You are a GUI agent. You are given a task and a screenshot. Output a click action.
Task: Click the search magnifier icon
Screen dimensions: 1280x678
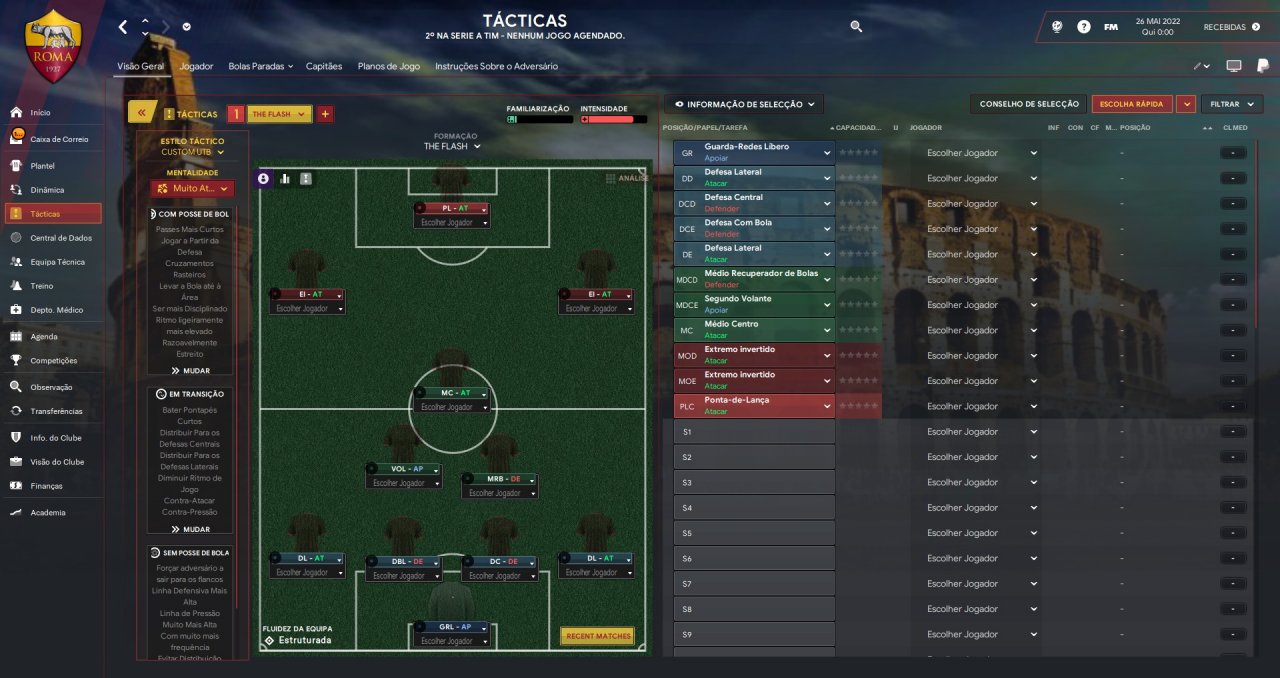856,27
